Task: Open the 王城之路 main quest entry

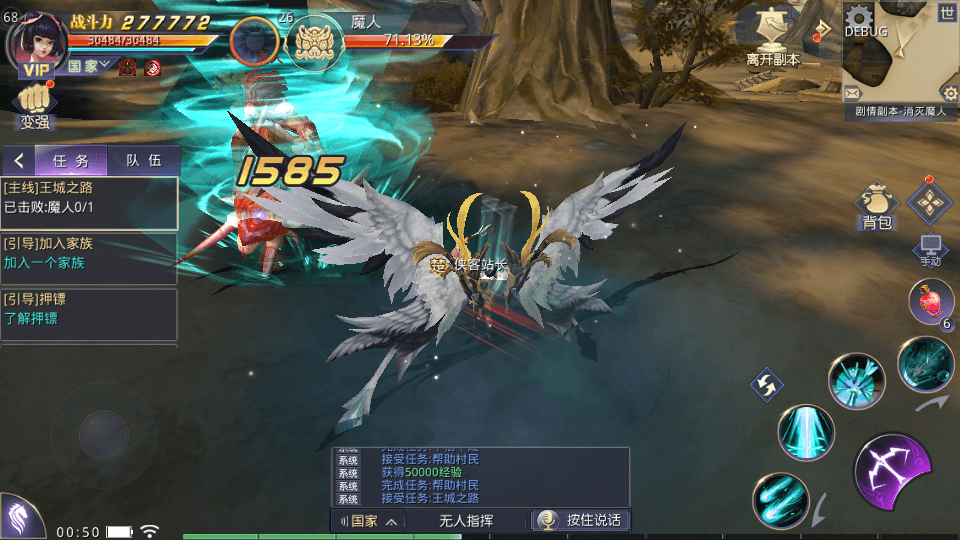Action: (89, 197)
